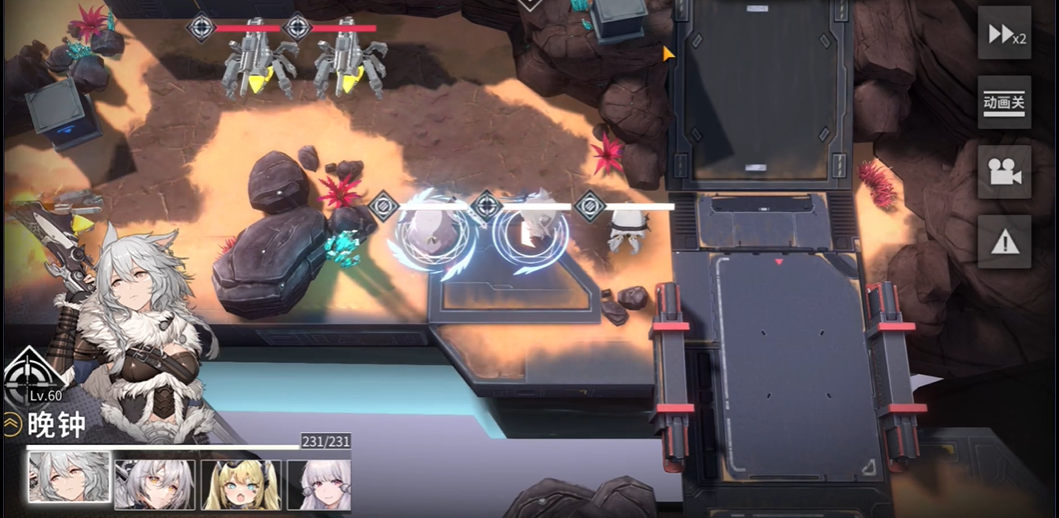Toggle the x2 fast-forward speed button

coord(1004,34)
